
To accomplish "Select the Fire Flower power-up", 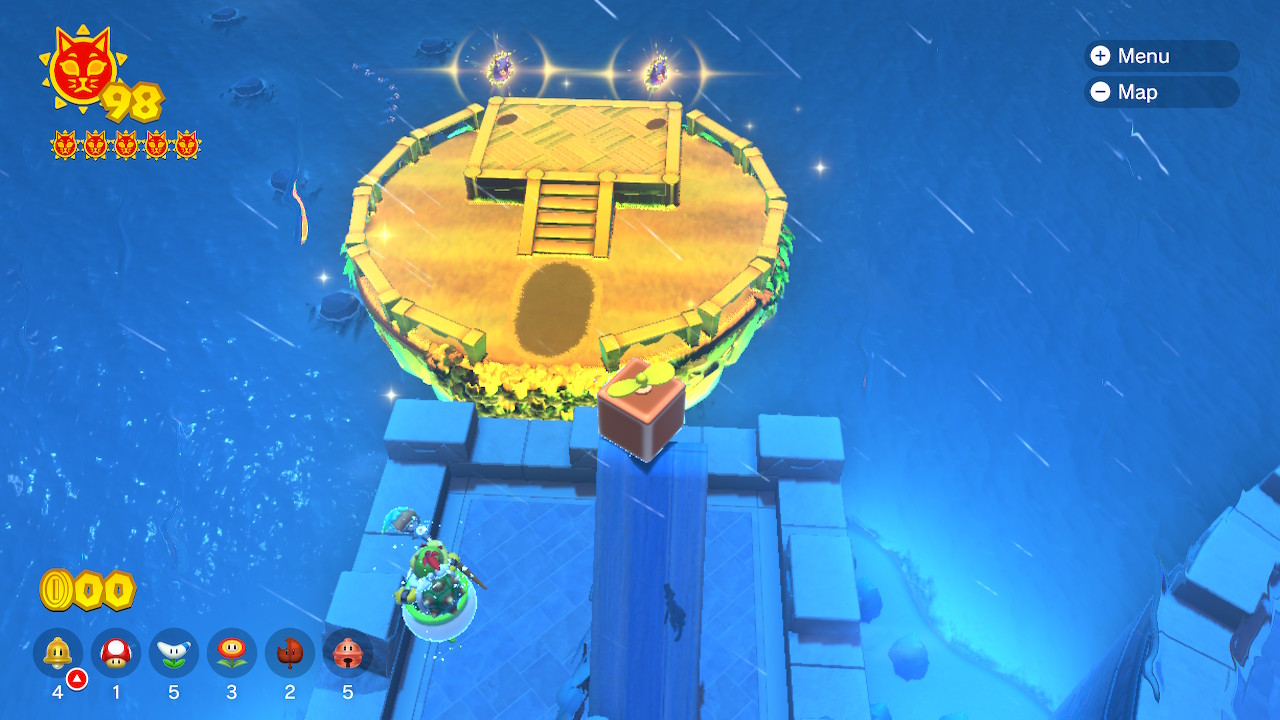I will point(232,653).
